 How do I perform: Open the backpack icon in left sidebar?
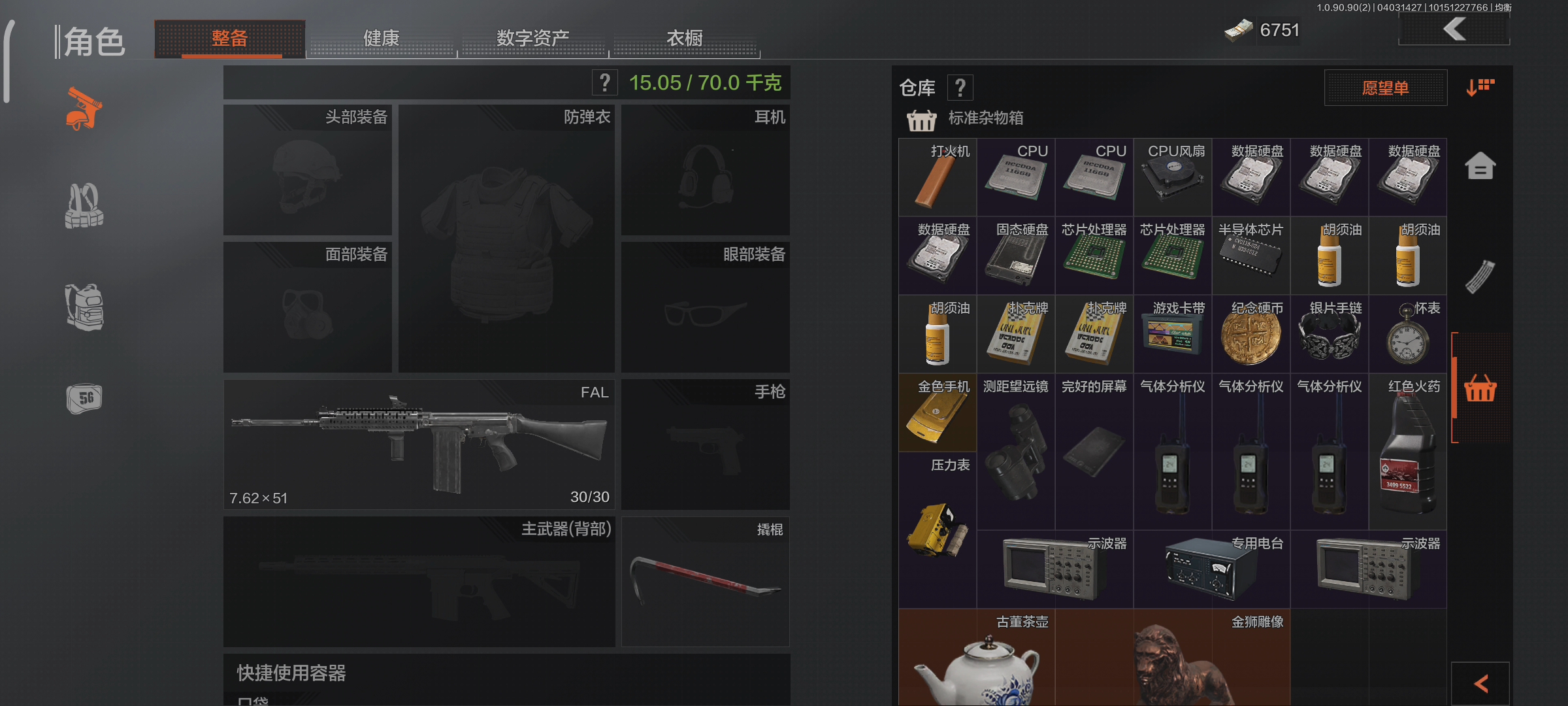click(84, 309)
